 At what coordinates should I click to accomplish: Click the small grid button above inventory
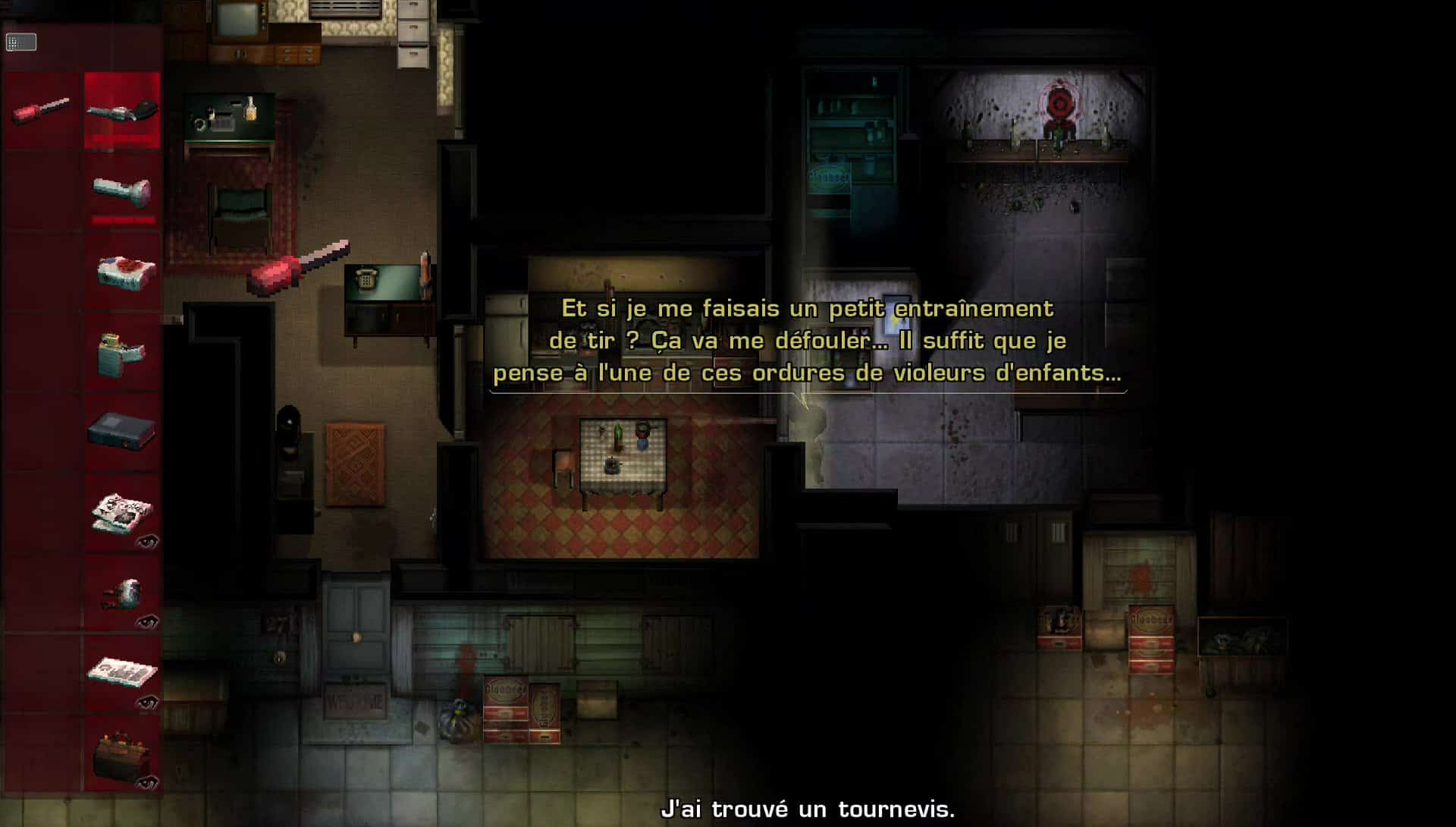(21, 42)
